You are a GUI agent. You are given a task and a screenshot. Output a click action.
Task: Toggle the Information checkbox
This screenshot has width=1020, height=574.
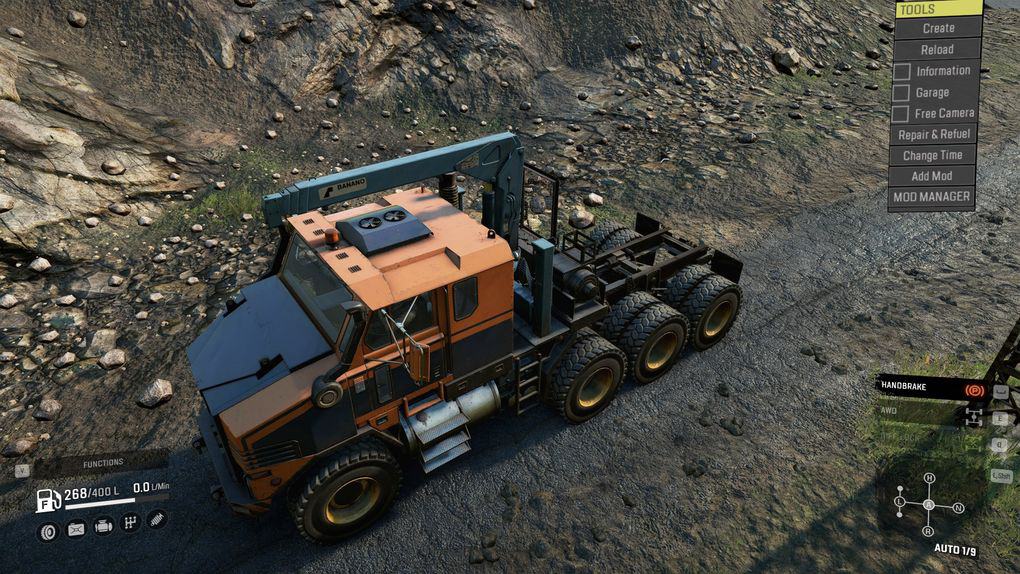pos(902,71)
